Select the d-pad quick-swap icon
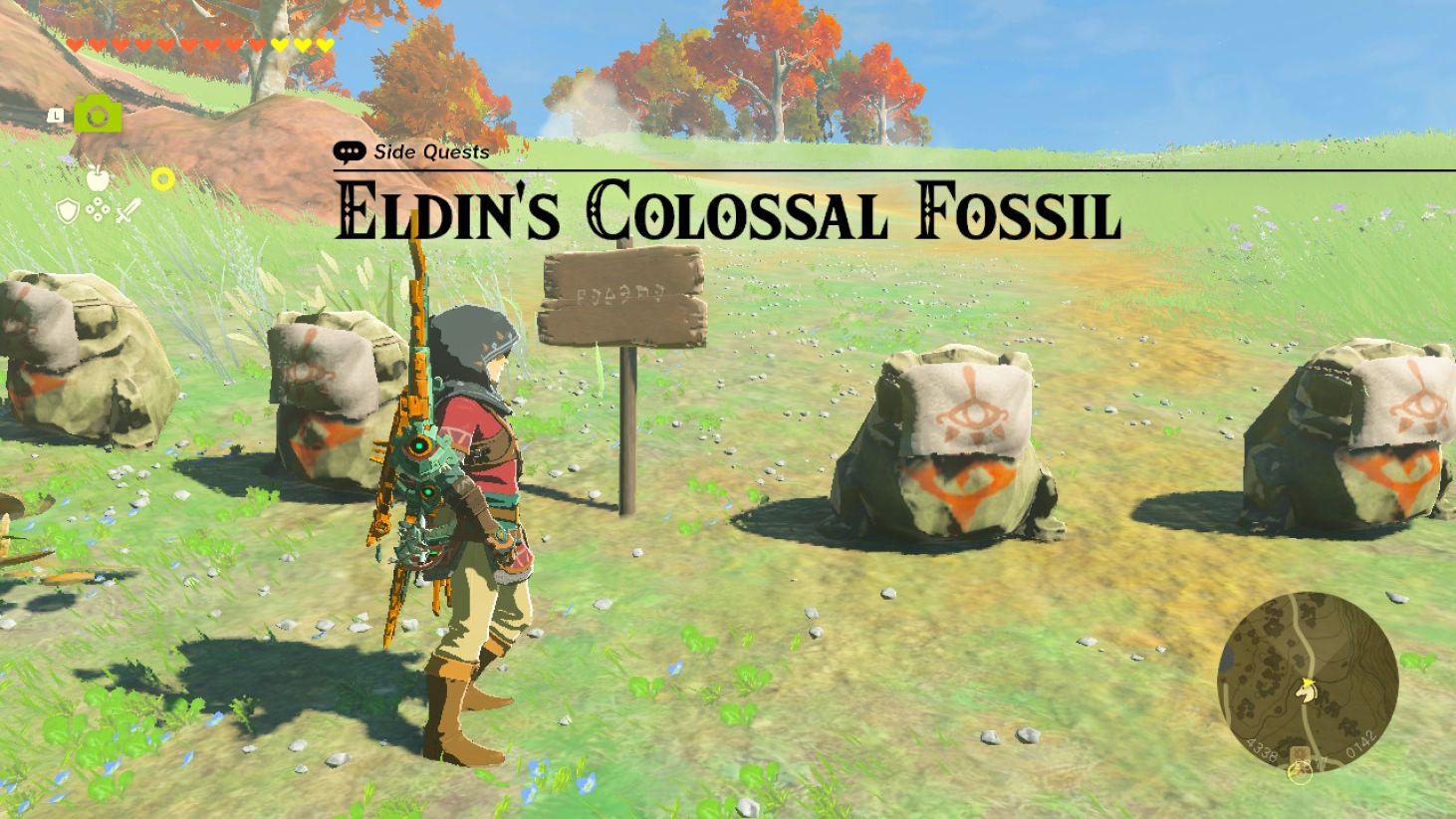Viewport: 1456px width, 819px height. 97,208
